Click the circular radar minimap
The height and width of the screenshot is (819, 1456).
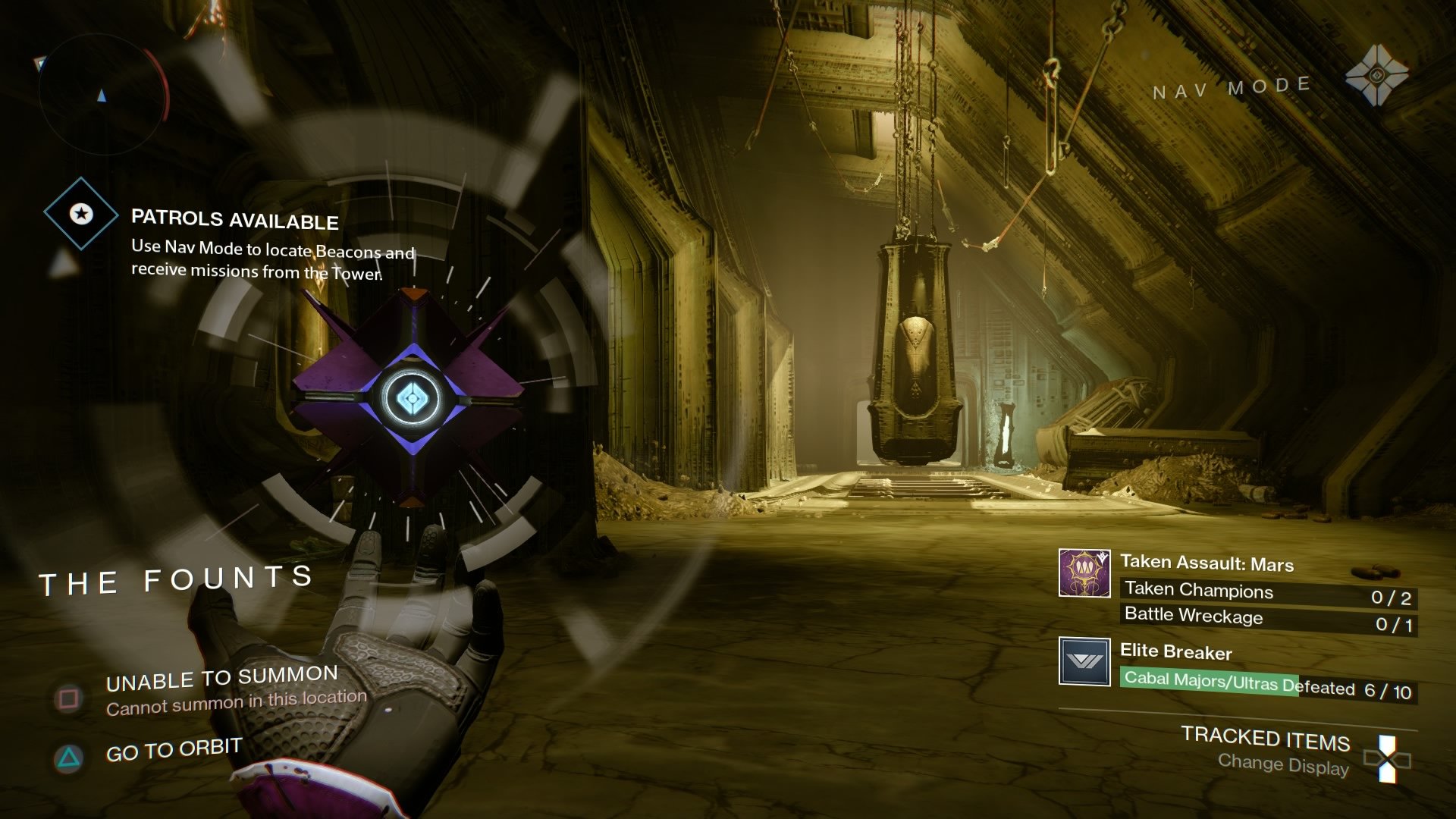click(102, 95)
